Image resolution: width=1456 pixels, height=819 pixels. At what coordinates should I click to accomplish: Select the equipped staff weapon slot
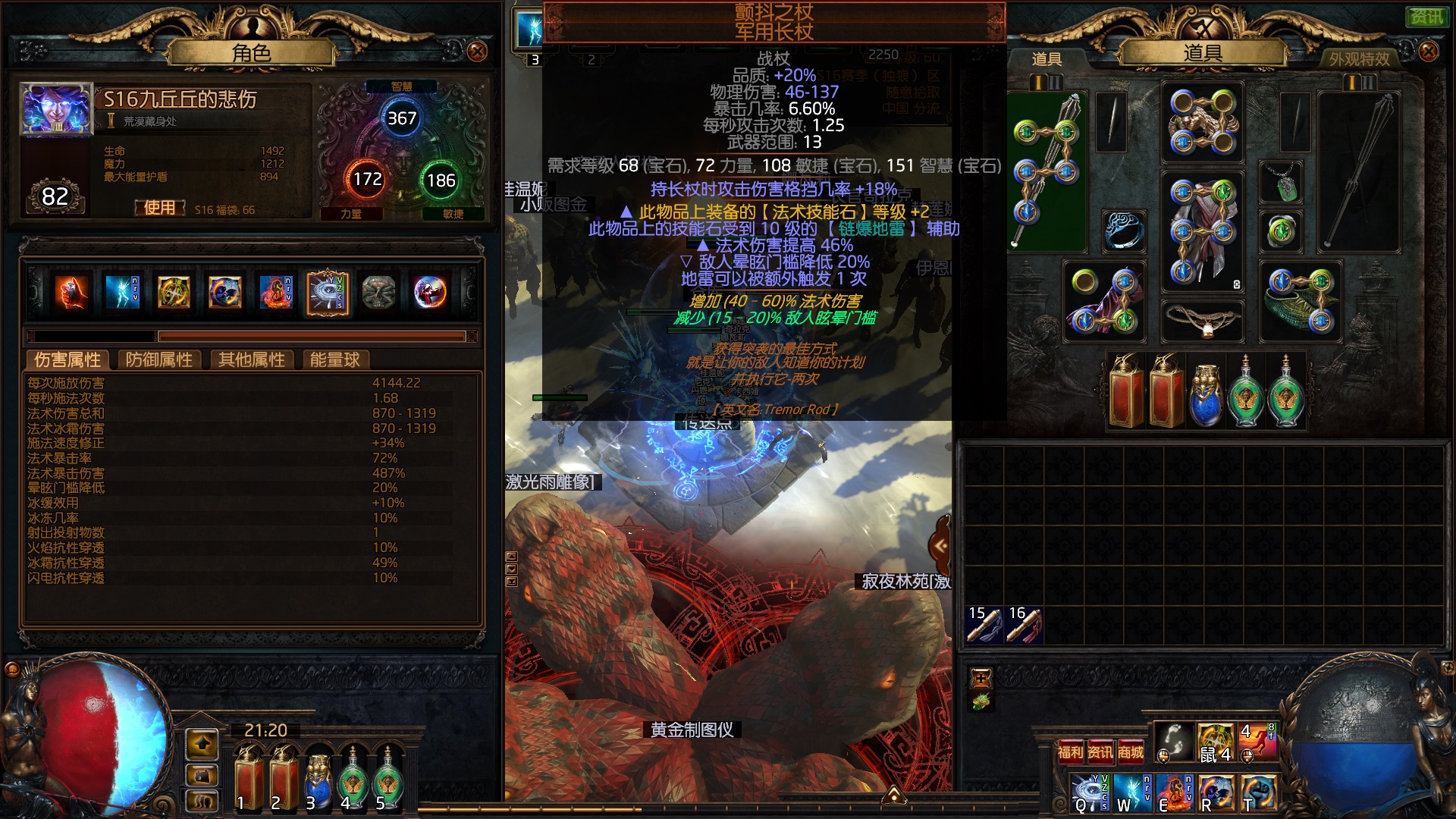[x=1046, y=171]
